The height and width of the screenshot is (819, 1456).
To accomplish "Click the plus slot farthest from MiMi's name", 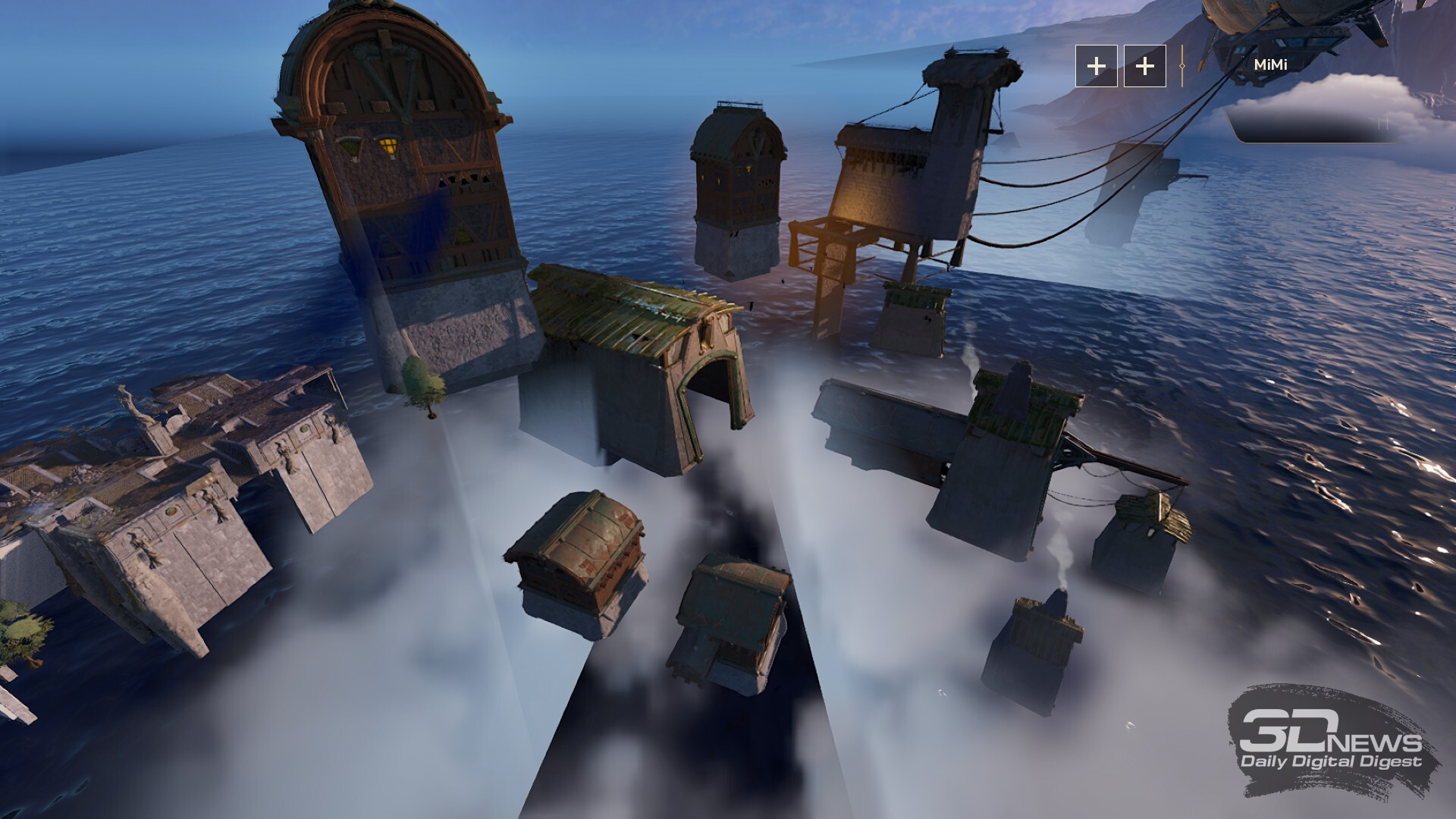I will (1096, 66).
